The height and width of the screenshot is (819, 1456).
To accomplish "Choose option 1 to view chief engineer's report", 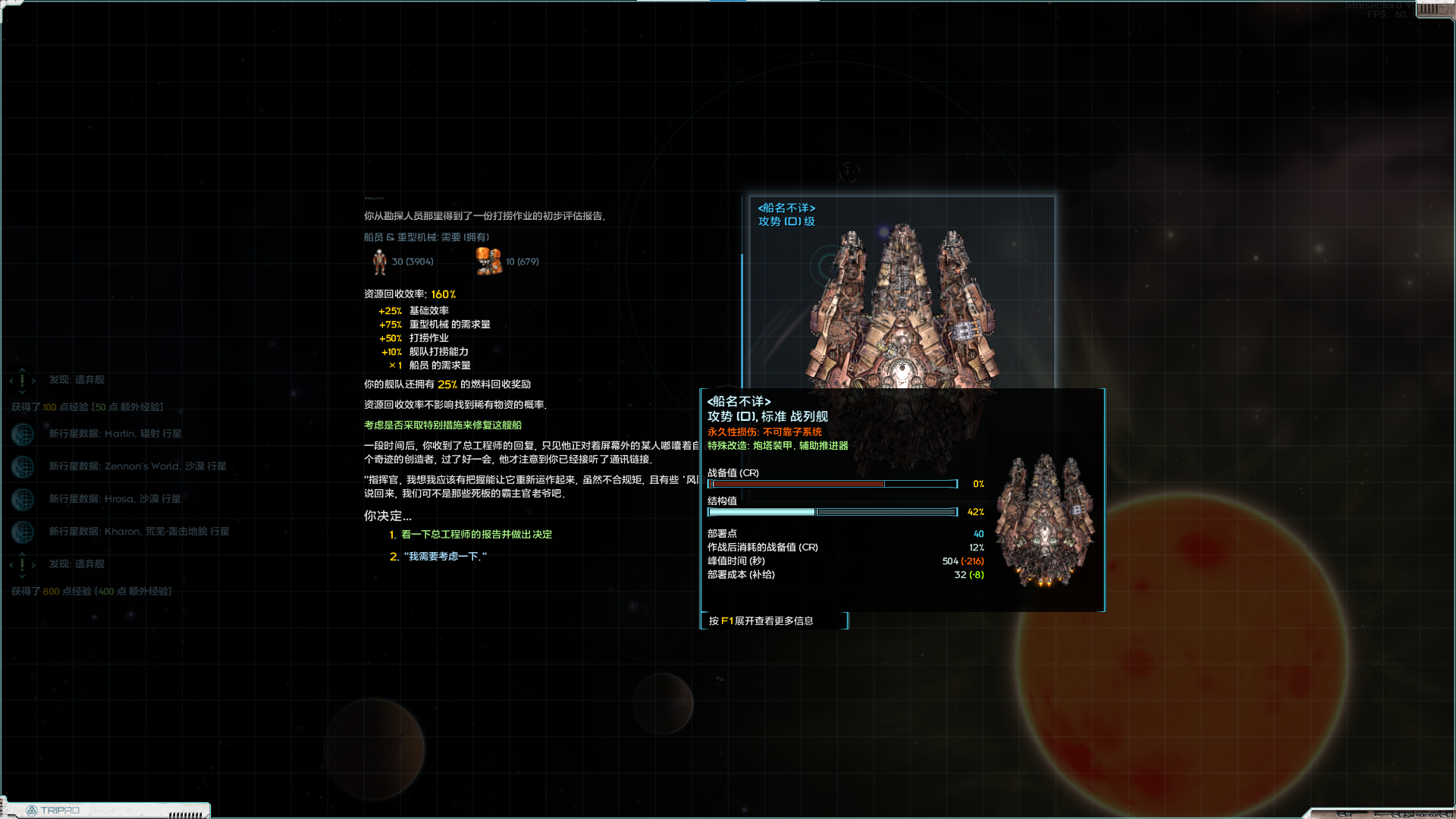I will pyautogui.click(x=475, y=535).
